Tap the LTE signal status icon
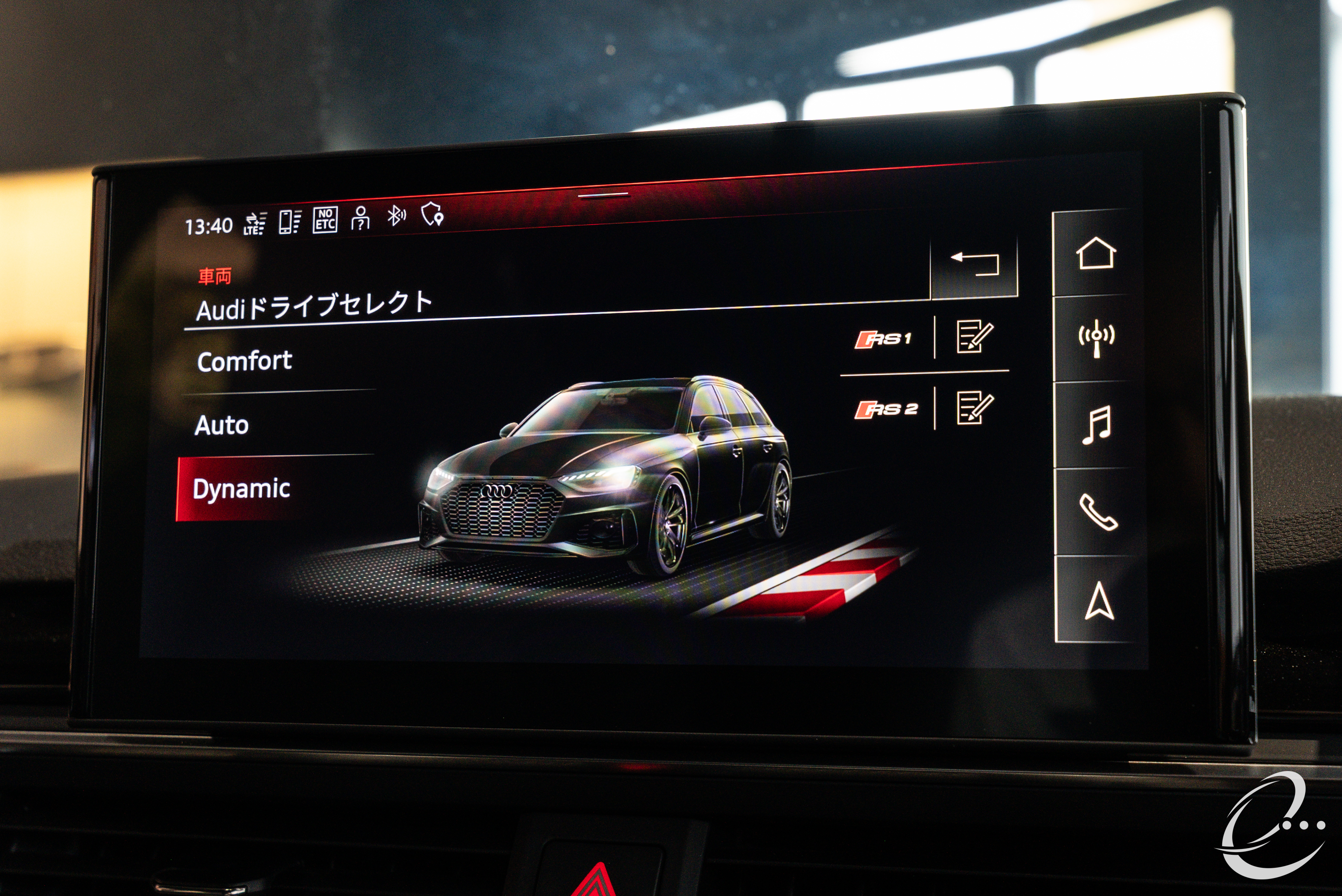The width and height of the screenshot is (1342, 896). click(255, 224)
